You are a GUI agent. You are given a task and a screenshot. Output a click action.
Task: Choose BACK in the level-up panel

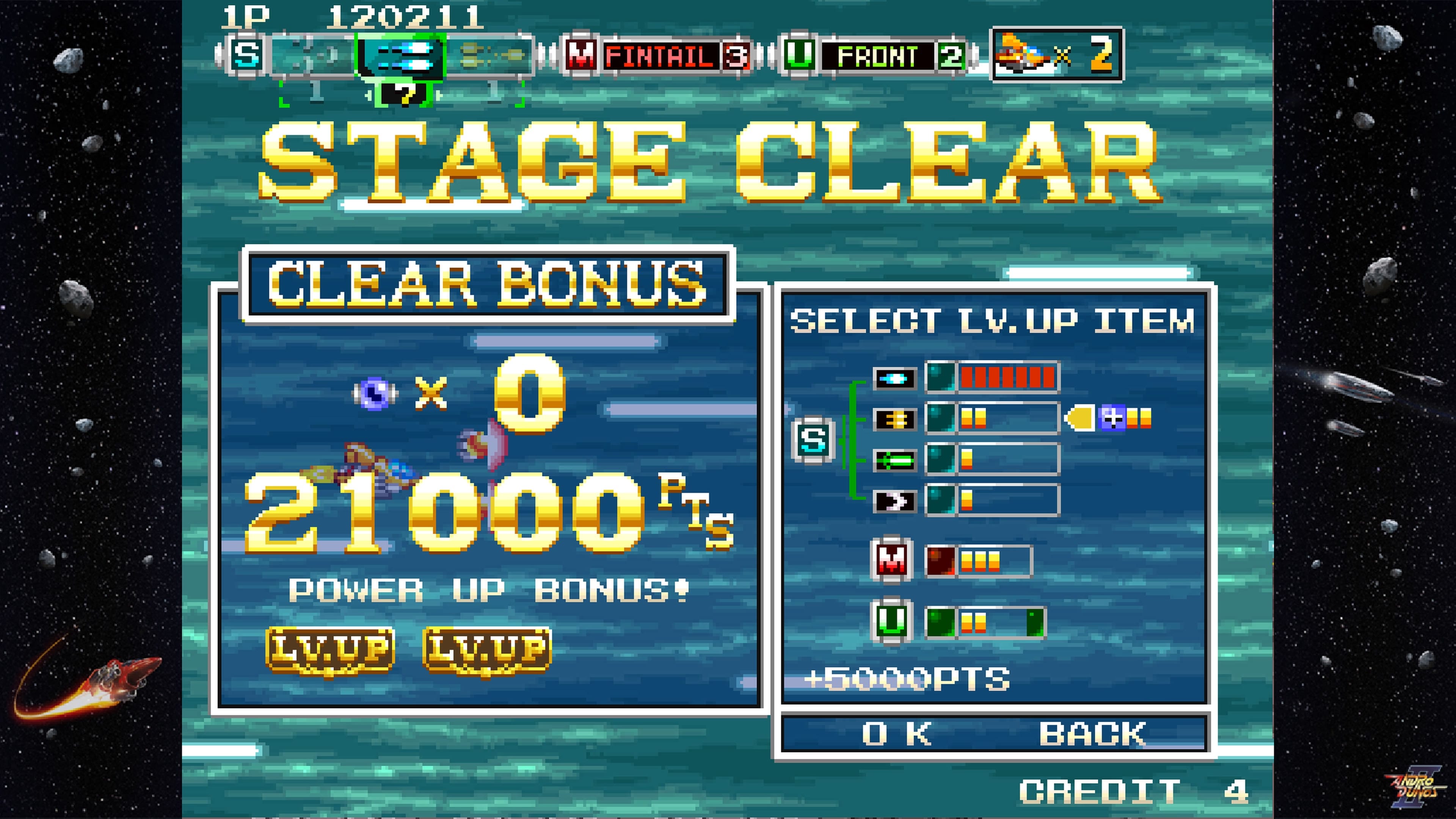pos(1092,734)
